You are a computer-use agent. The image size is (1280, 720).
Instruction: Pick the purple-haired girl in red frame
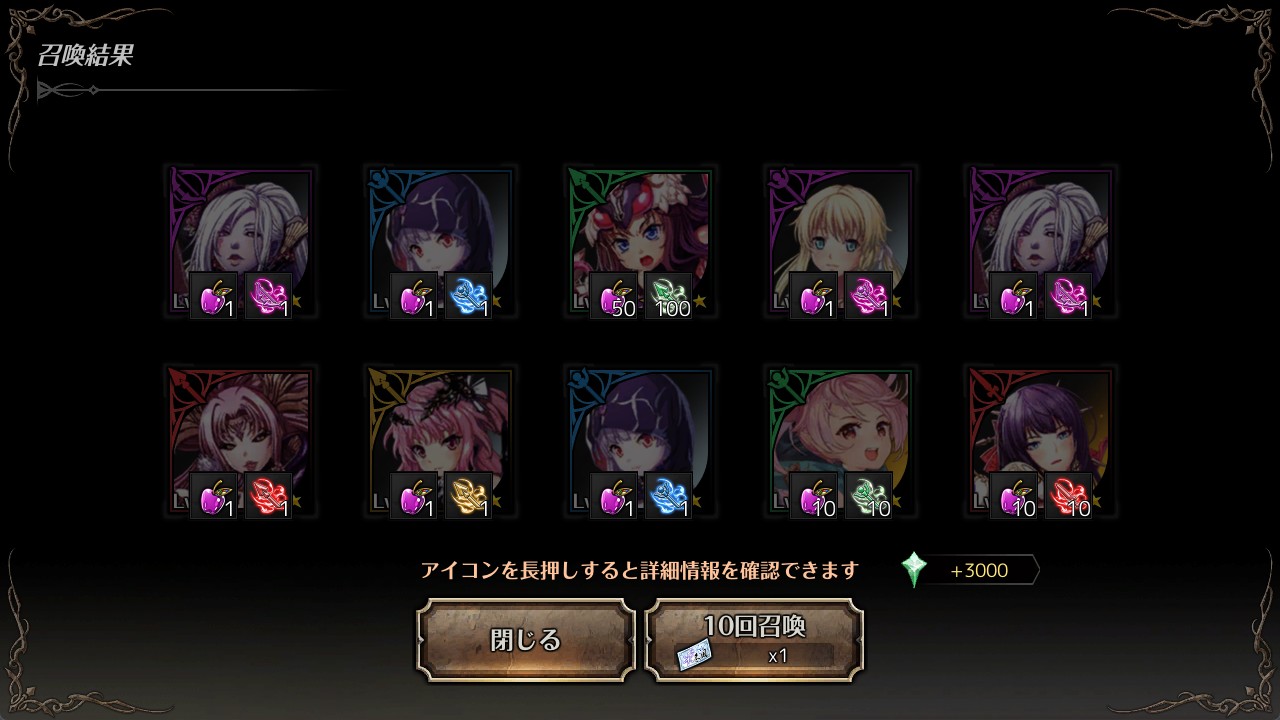pyautogui.click(x=1040, y=441)
